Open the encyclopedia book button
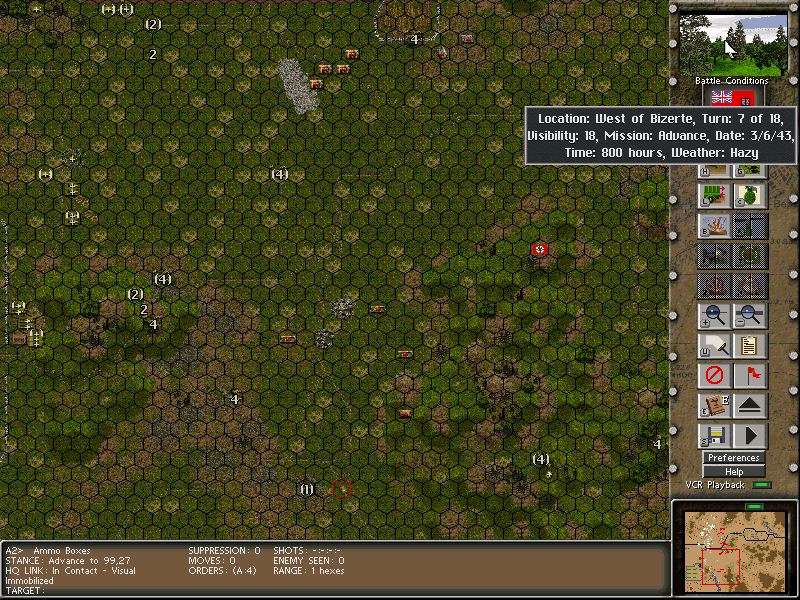Image resolution: width=800 pixels, height=600 pixels. pyautogui.click(x=714, y=406)
